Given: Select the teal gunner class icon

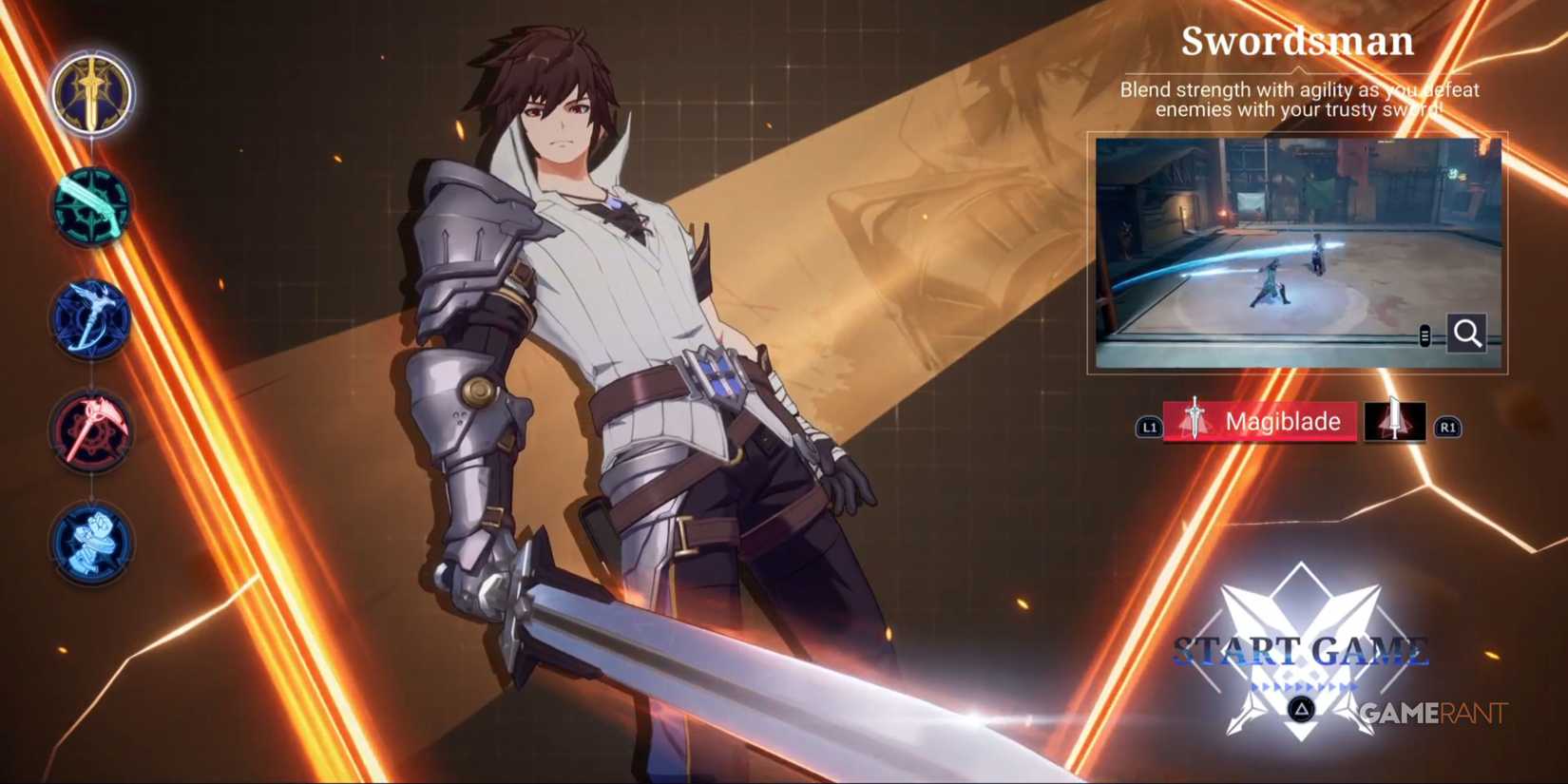Looking at the screenshot, I should [x=90, y=207].
